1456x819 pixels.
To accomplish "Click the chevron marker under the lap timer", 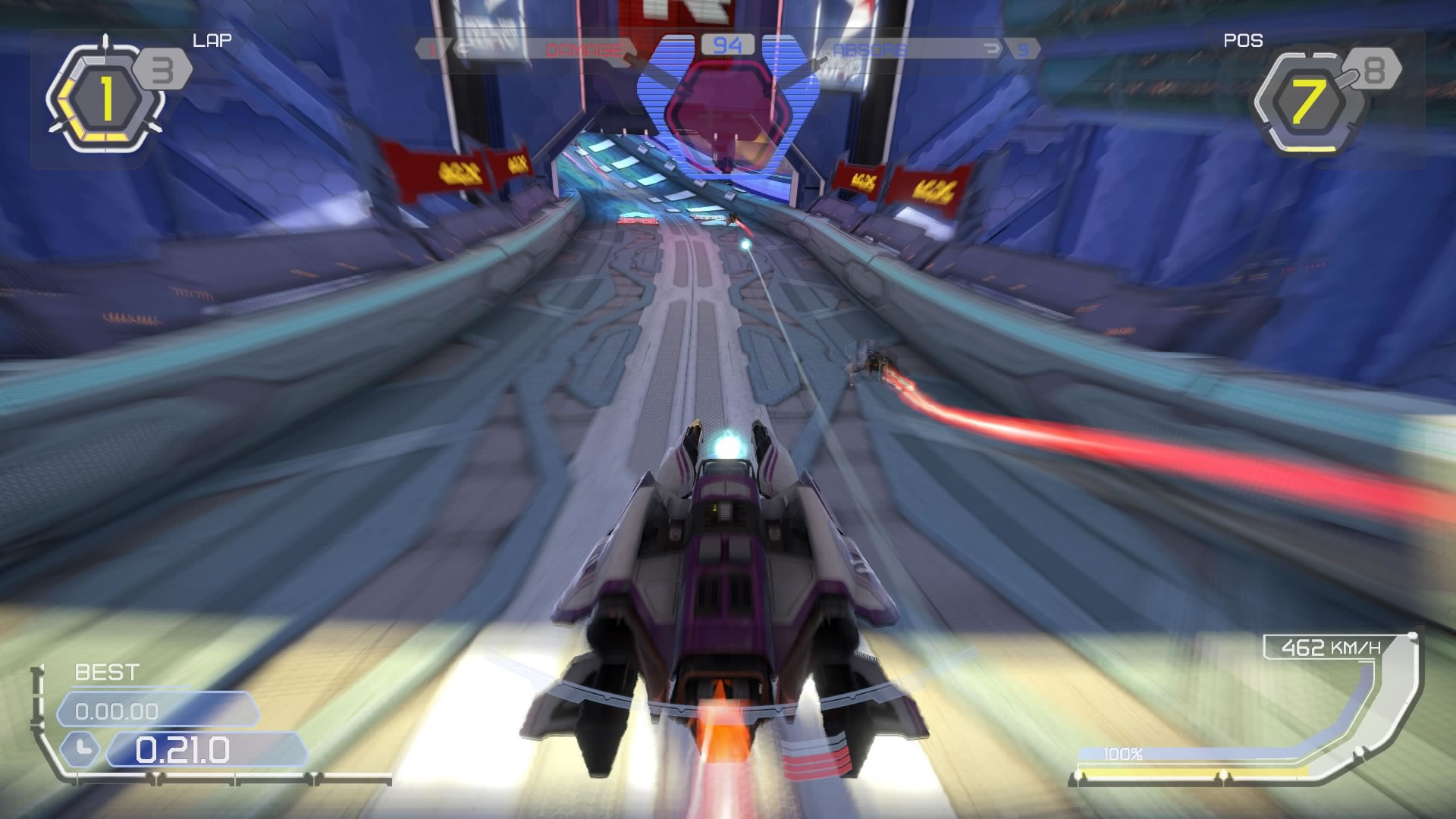I will point(156,778).
